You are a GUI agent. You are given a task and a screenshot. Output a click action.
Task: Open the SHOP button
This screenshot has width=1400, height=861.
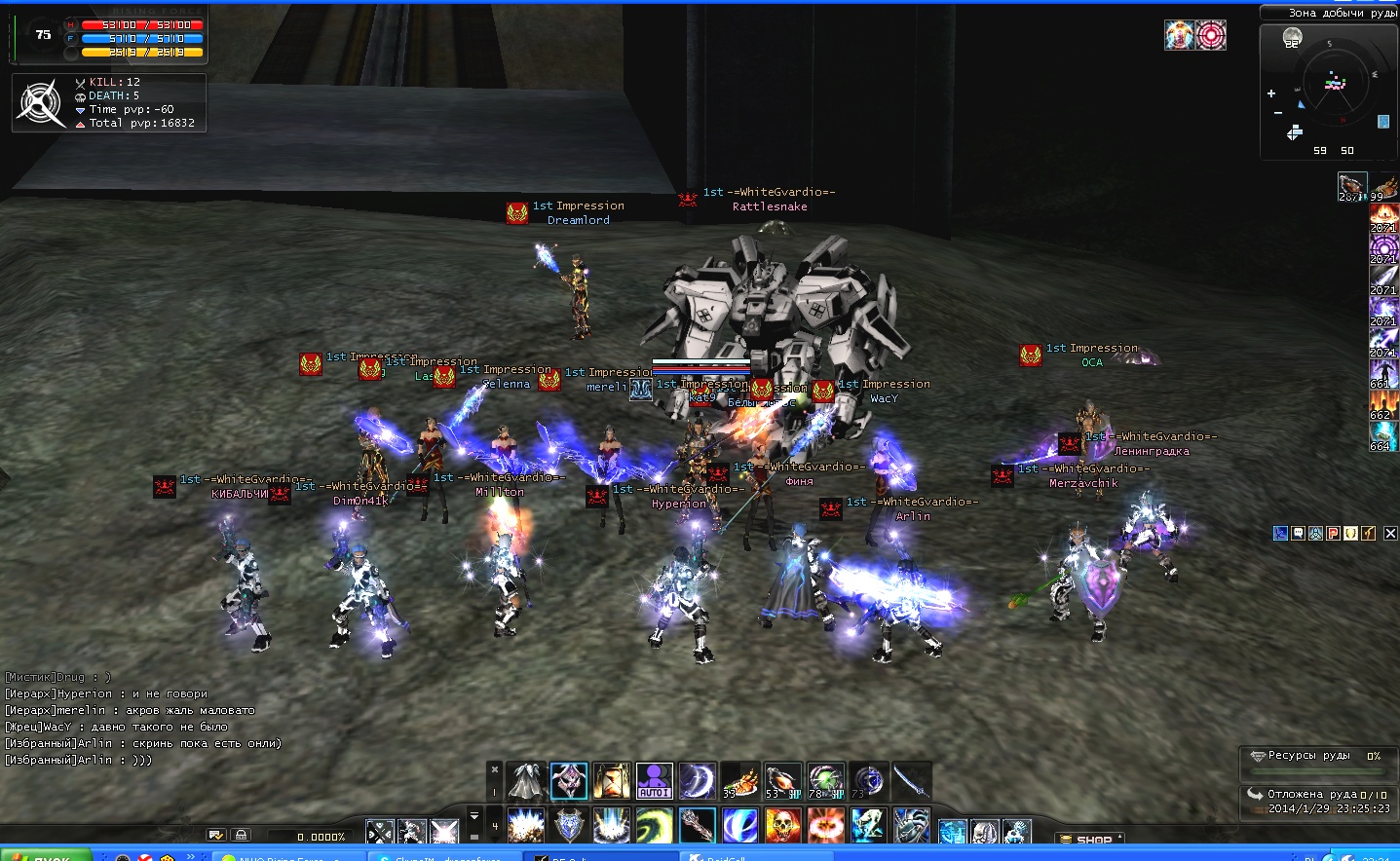point(1089,839)
